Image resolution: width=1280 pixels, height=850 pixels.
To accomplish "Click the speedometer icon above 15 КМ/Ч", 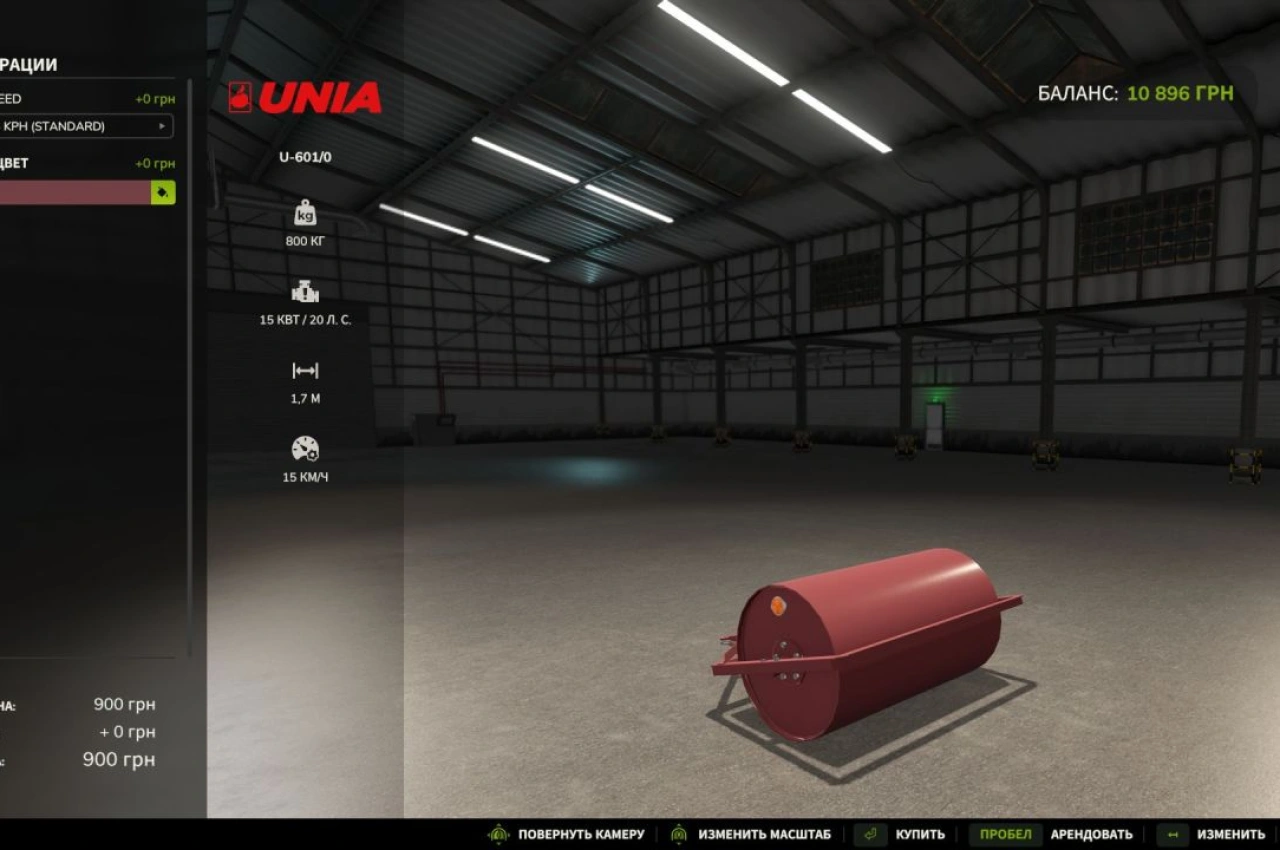I will pyautogui.click(x=304, y=449).
